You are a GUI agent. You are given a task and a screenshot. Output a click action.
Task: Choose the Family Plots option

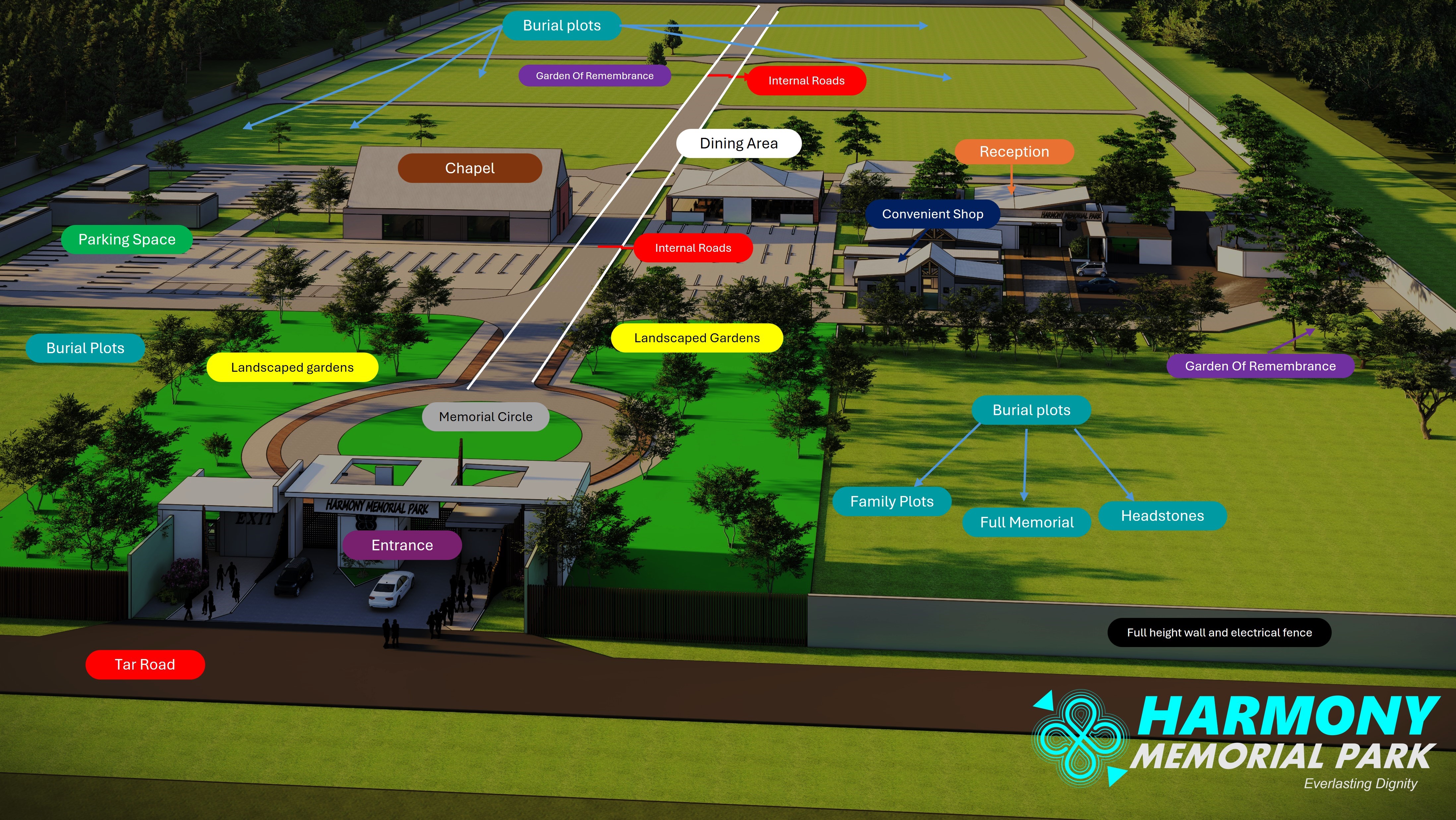coord(891,502)
